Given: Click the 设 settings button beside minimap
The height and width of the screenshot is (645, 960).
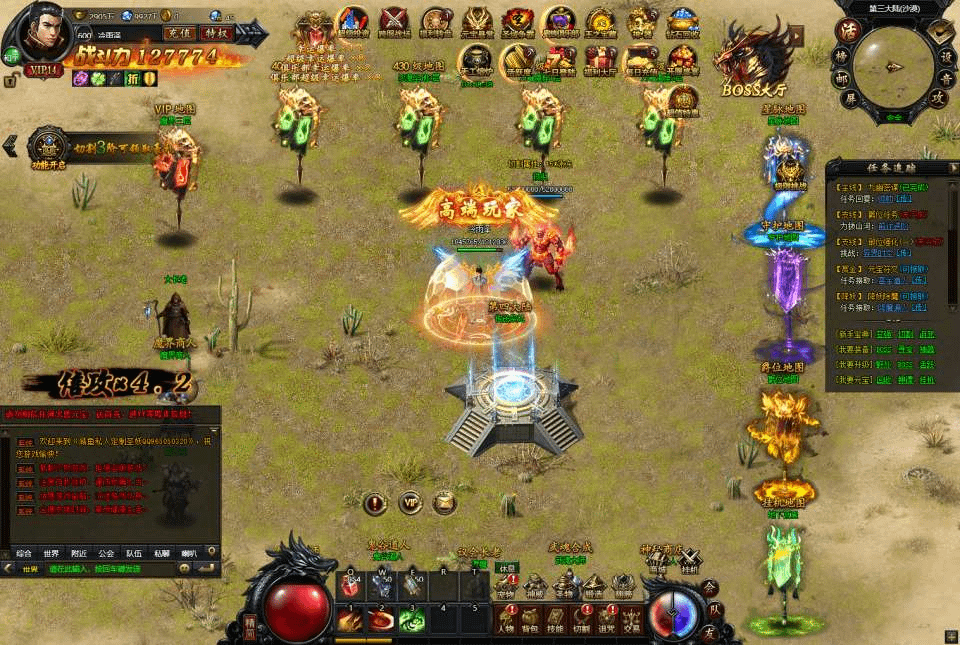Looking at the screenshot, I should 945,57.
